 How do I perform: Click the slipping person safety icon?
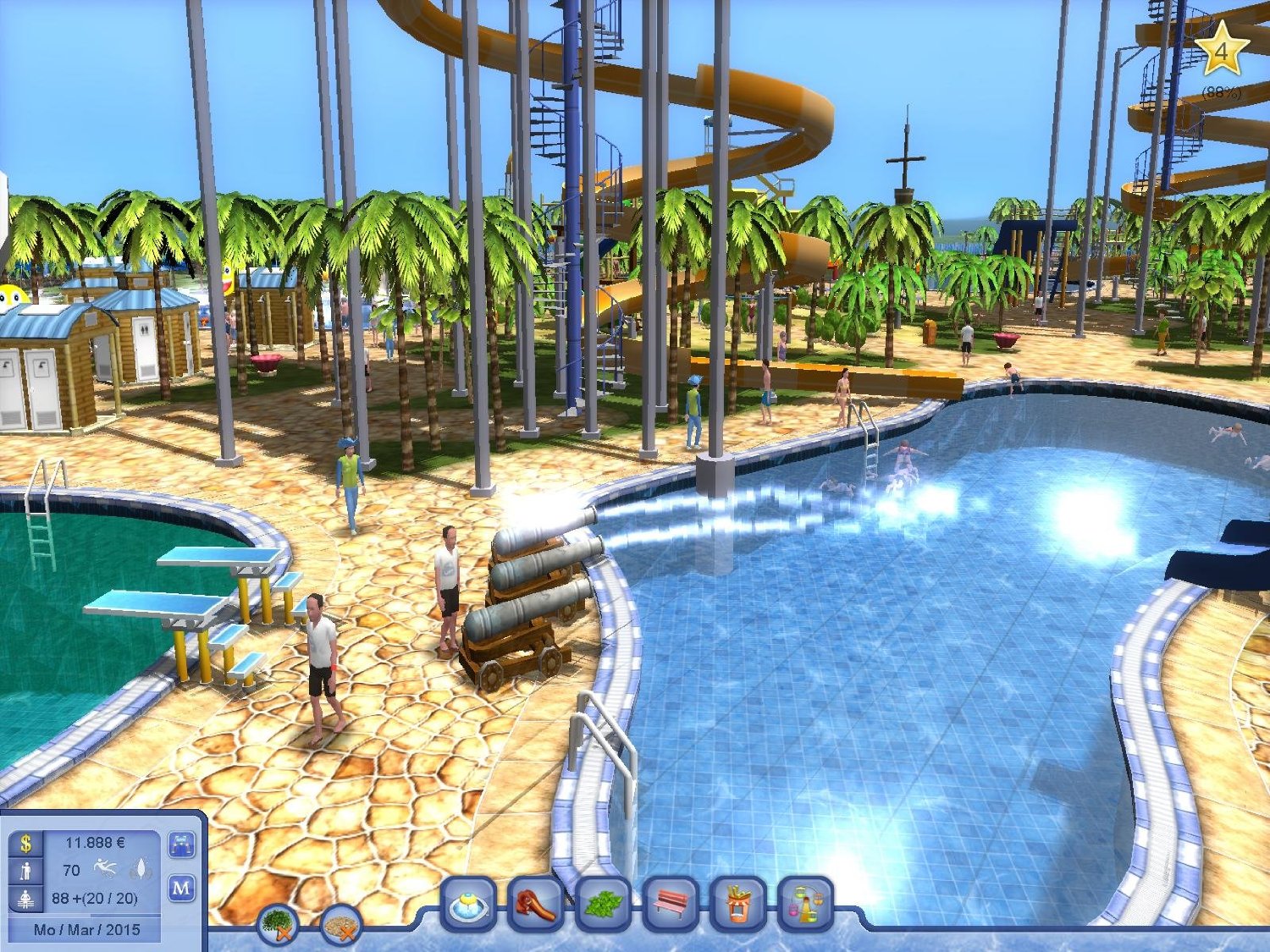106,869
